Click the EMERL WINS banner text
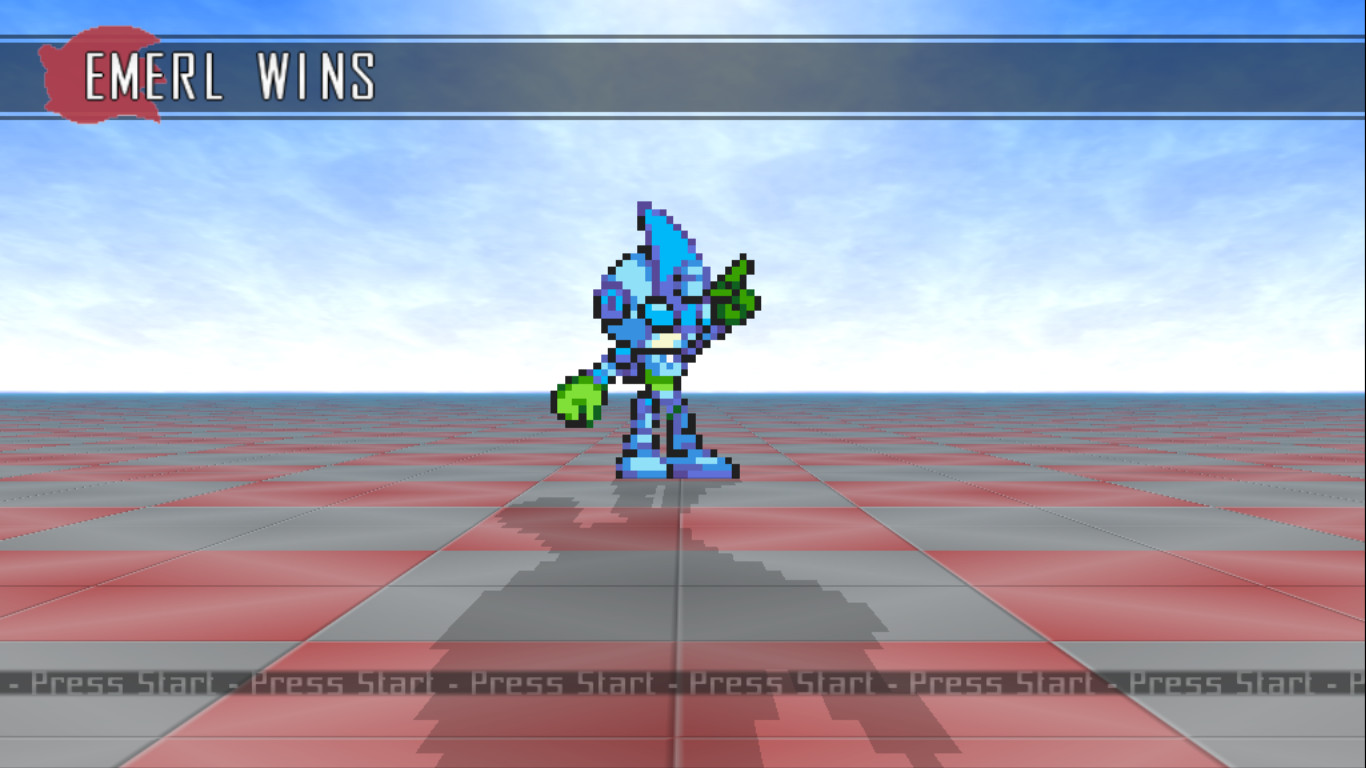 click(x=230, y=75)
